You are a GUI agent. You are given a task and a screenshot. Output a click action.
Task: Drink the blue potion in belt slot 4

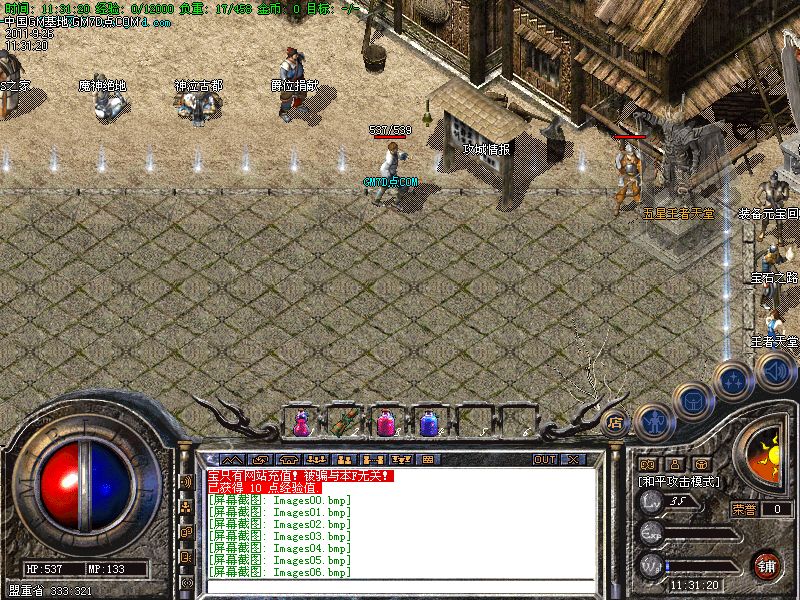pos(428,423)
